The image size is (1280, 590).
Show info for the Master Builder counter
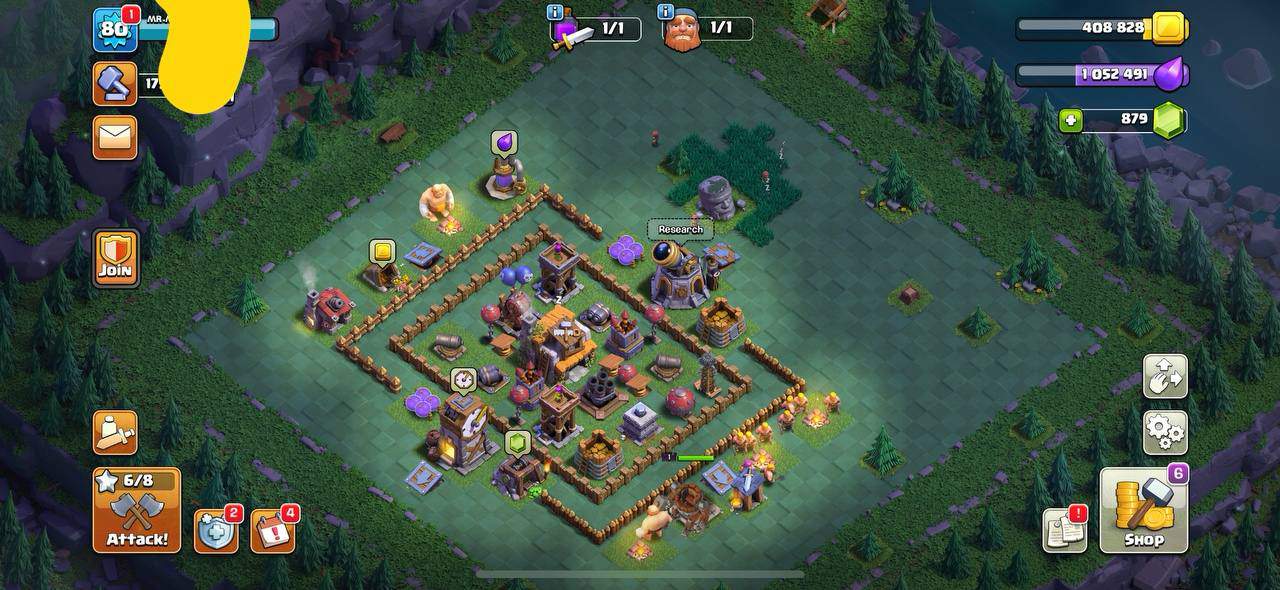(665, 12)
